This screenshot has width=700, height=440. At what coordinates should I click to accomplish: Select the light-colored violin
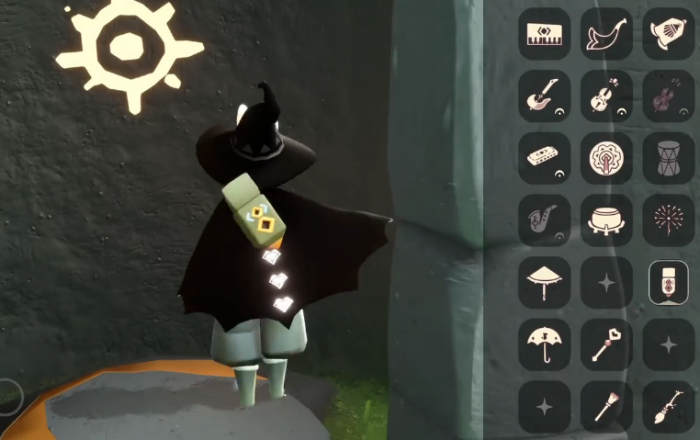tap(606, 96)
